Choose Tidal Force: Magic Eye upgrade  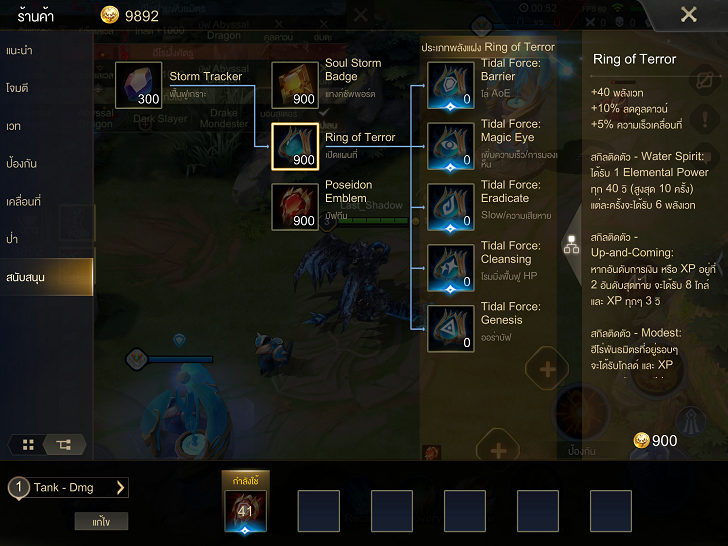click(451, 146)
